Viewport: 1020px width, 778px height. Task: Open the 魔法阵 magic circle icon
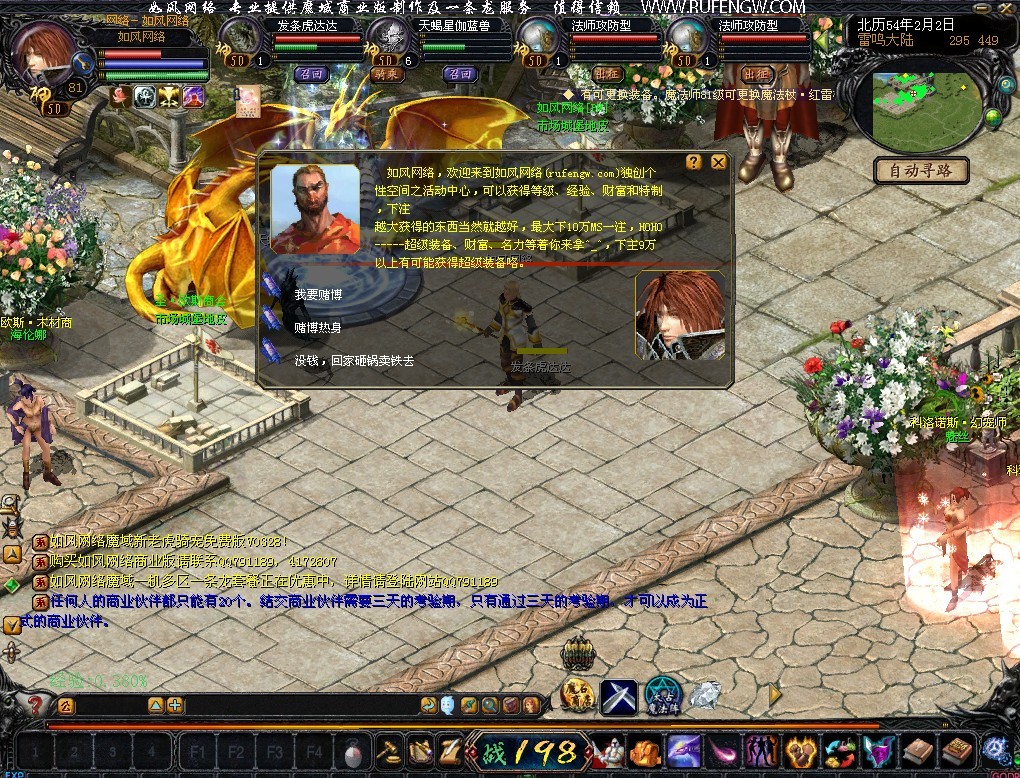pos(661,694)
